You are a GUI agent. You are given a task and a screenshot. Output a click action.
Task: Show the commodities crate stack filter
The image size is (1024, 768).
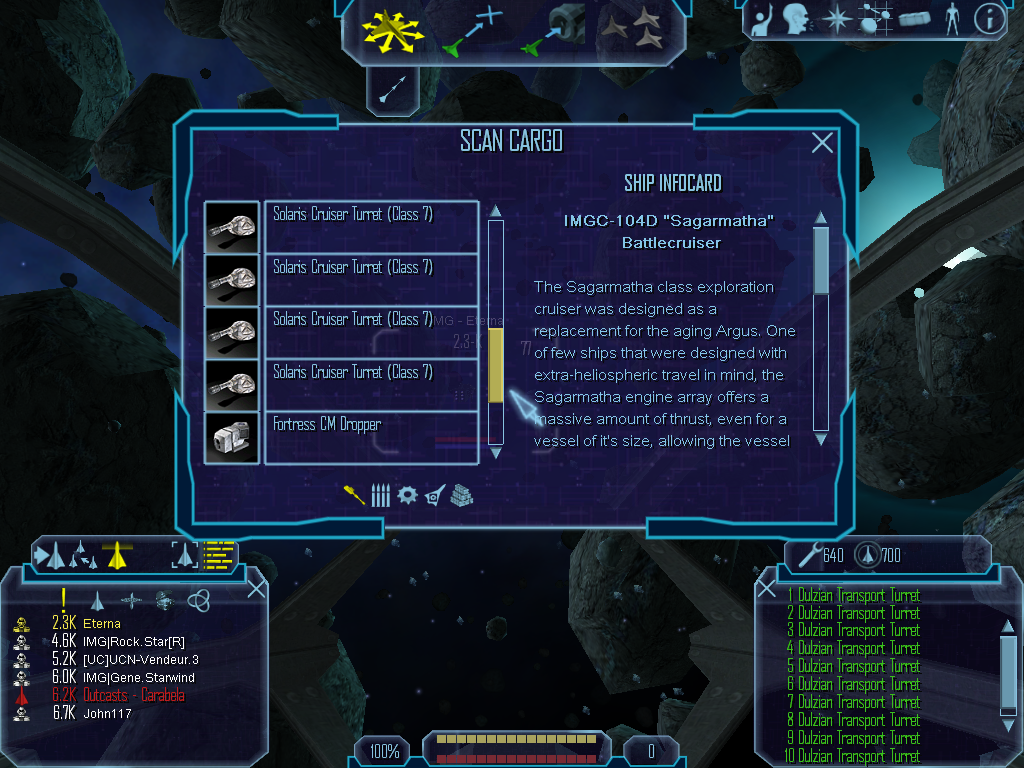click(x=461, y=495)
